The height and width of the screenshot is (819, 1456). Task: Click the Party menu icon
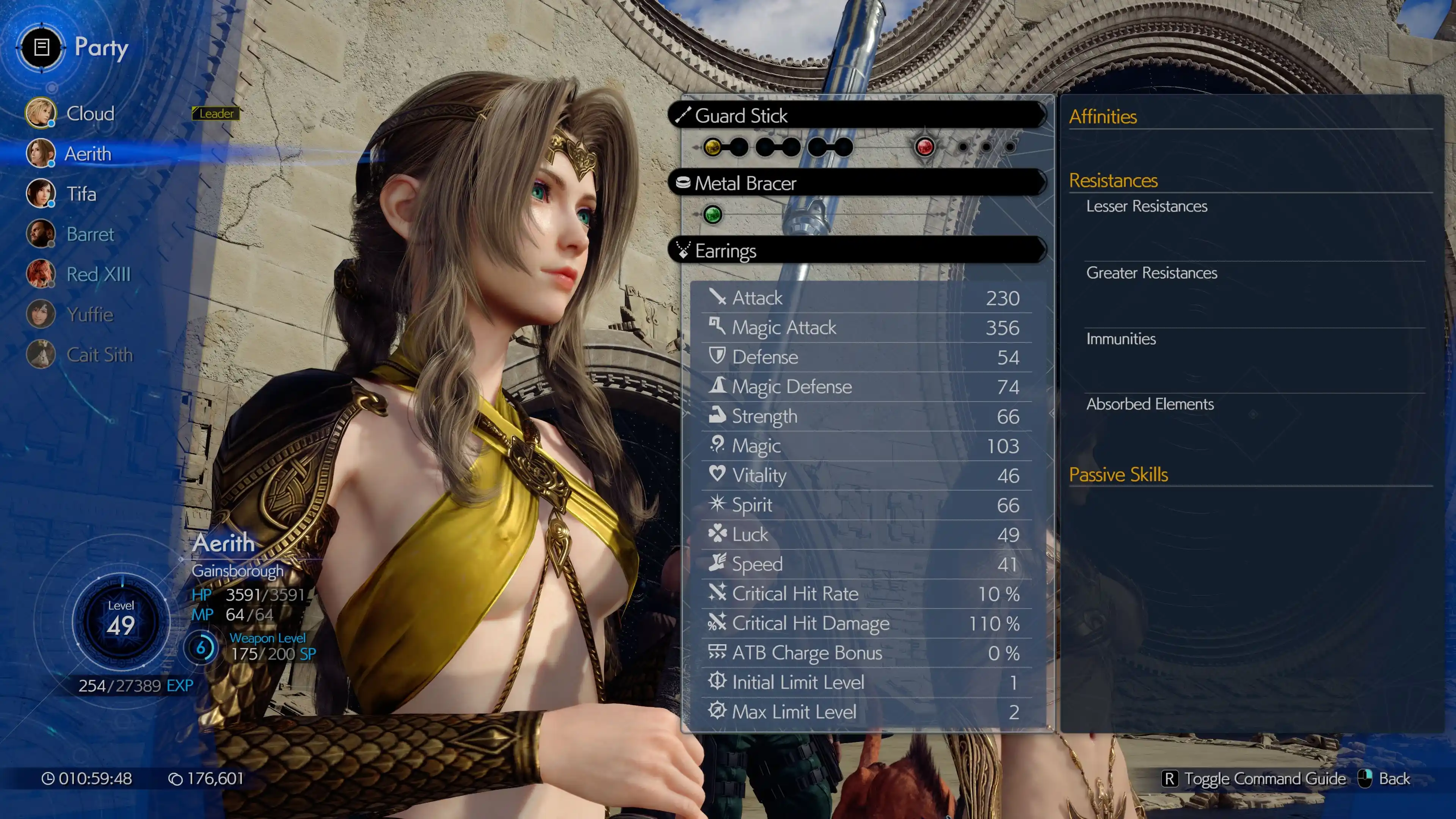click(42, 47)
